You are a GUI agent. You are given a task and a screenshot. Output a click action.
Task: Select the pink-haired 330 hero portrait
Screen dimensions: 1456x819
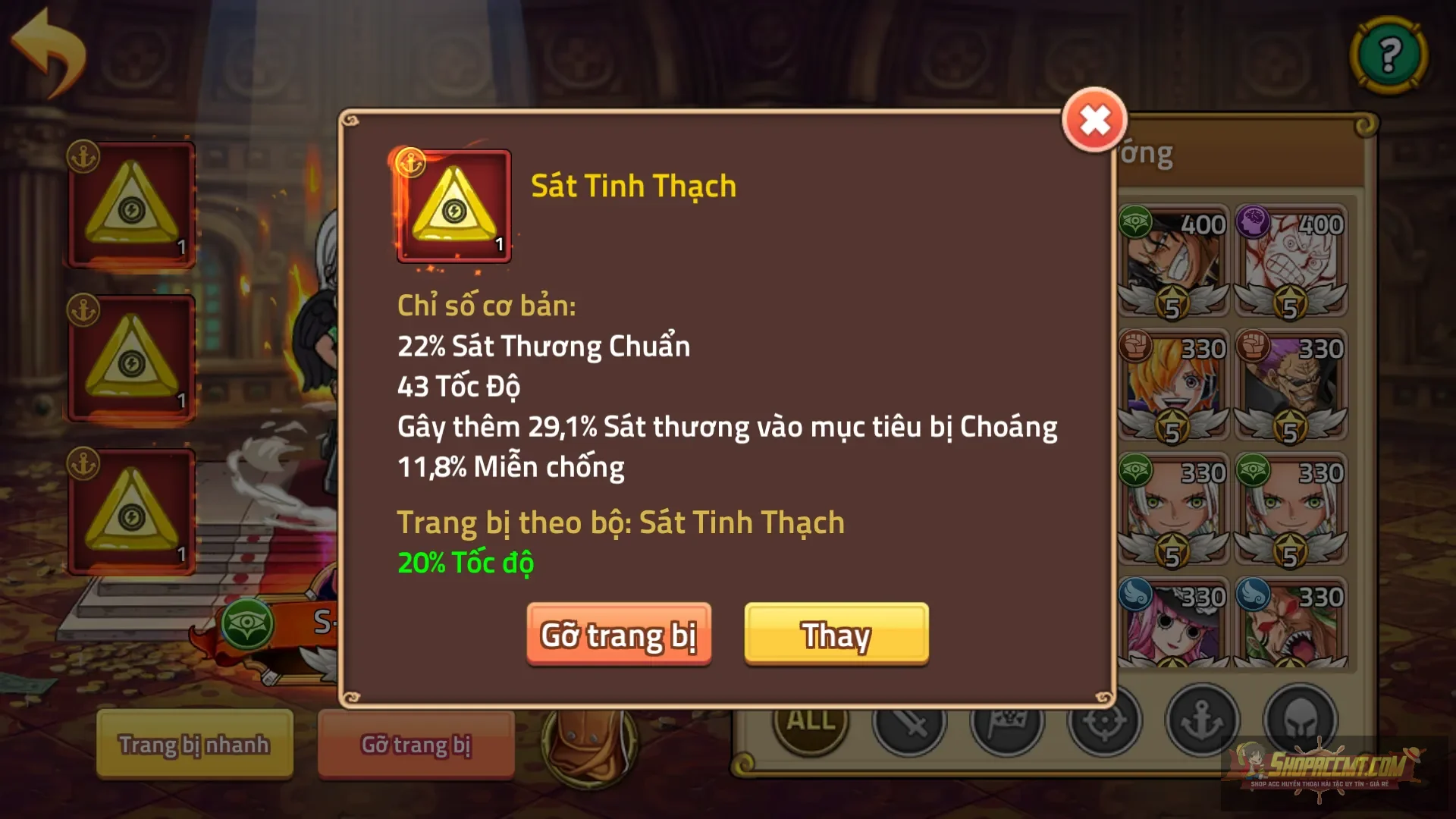[1173, 626]
